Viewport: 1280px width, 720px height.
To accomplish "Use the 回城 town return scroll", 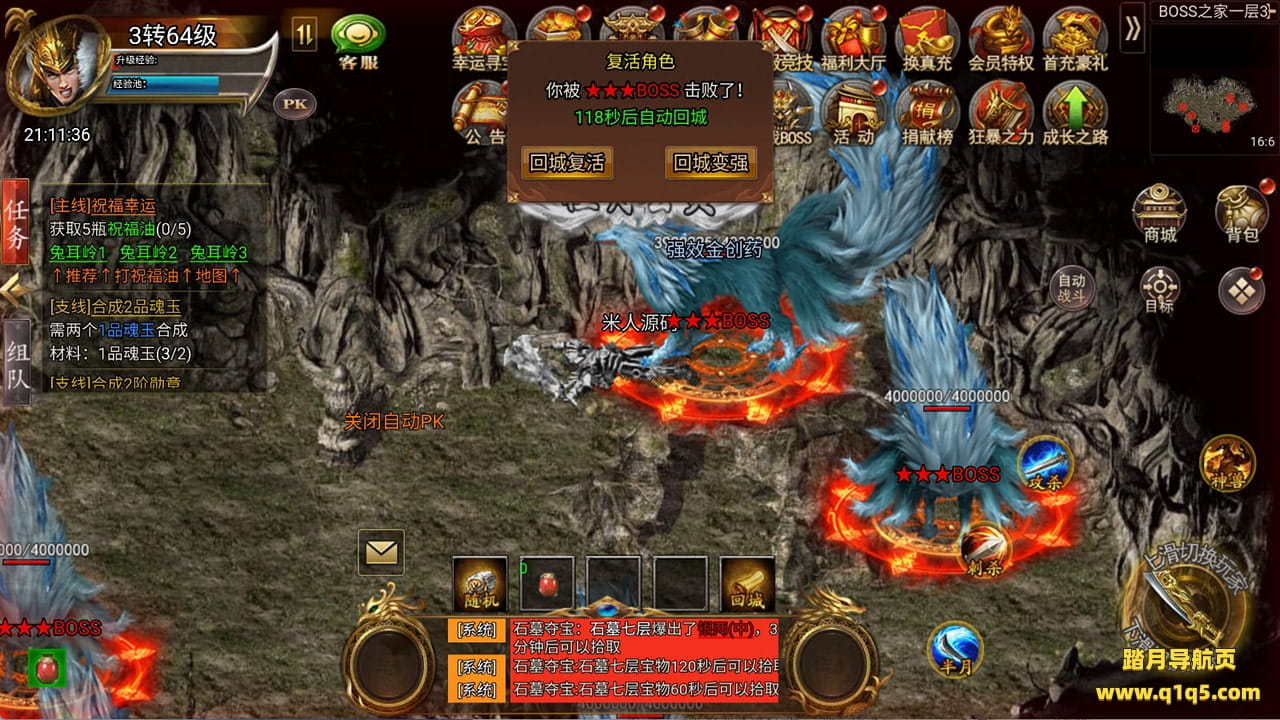I will click(x=747, y=584).
